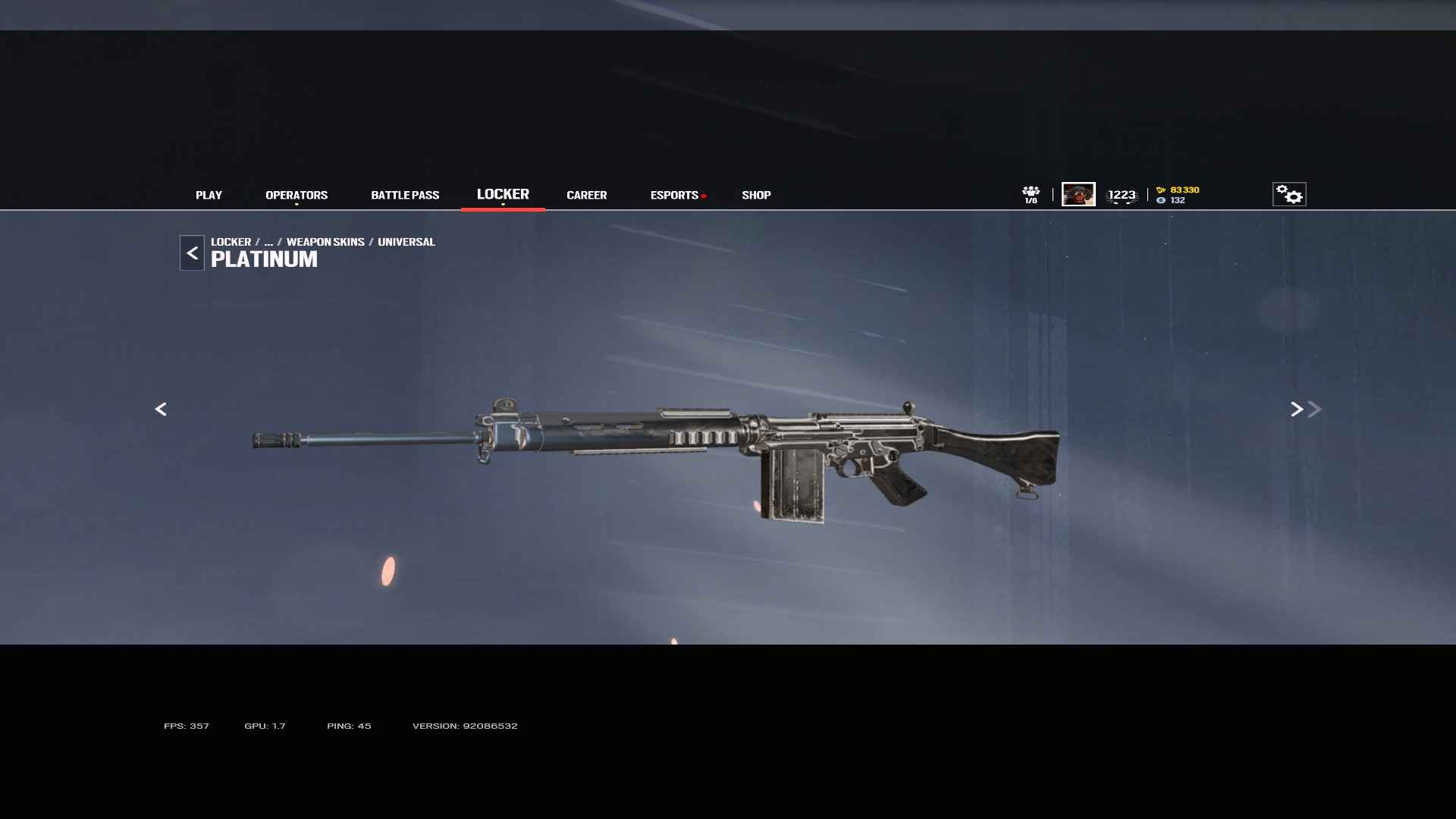Viewport: 1456px width, 819px height.
Task: Open the Battle Pass tab
Action: click(x=405, y=195)
